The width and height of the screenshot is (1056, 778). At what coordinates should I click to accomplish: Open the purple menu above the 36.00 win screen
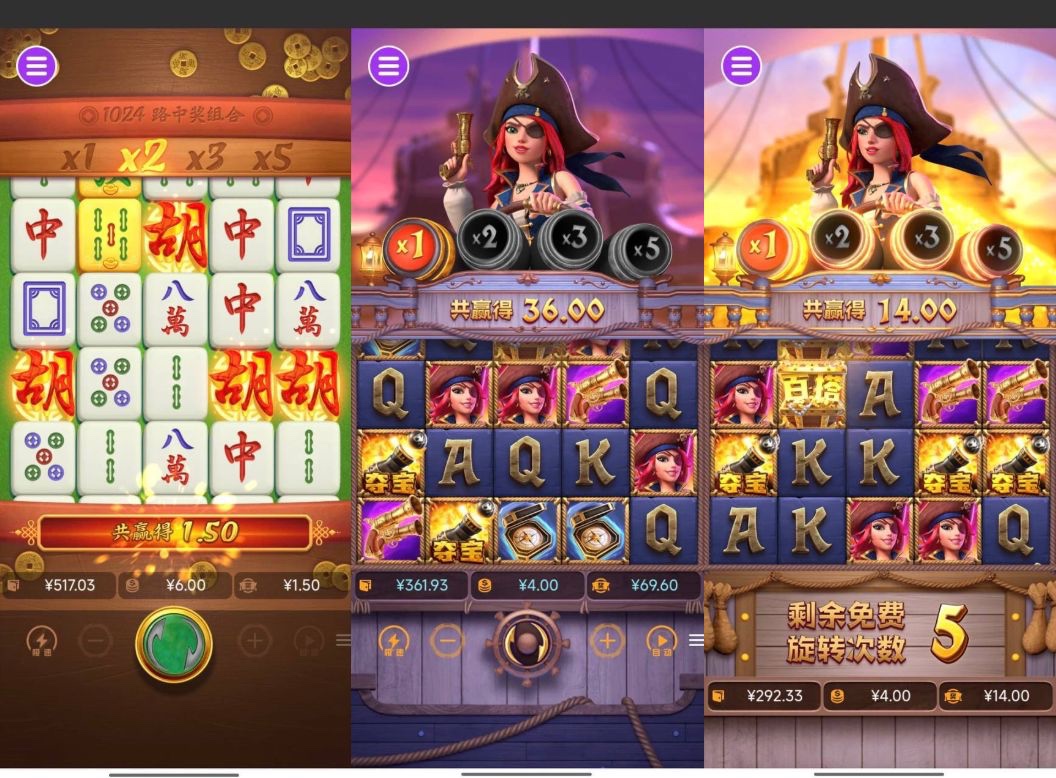click(389, 66)
